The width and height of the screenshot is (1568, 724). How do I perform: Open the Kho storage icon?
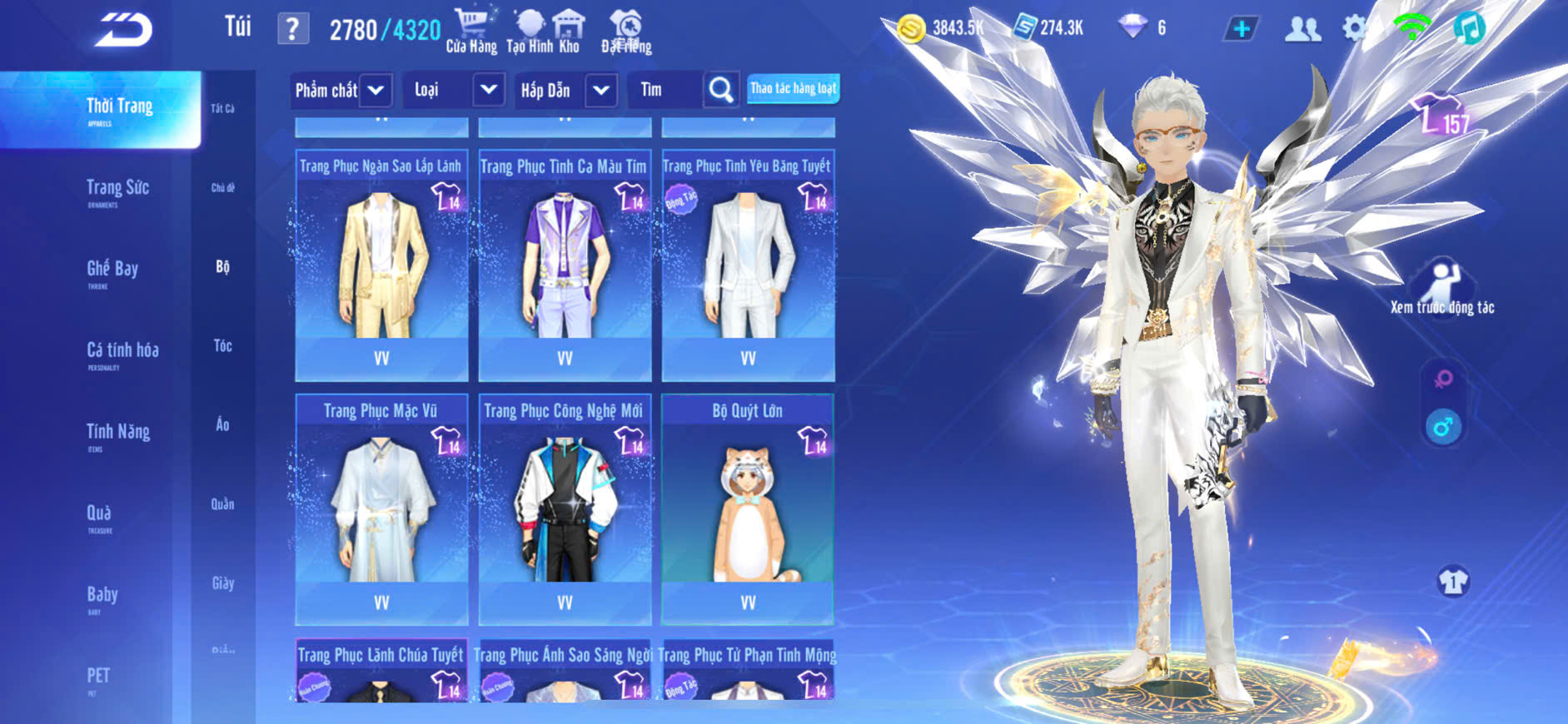570,31
